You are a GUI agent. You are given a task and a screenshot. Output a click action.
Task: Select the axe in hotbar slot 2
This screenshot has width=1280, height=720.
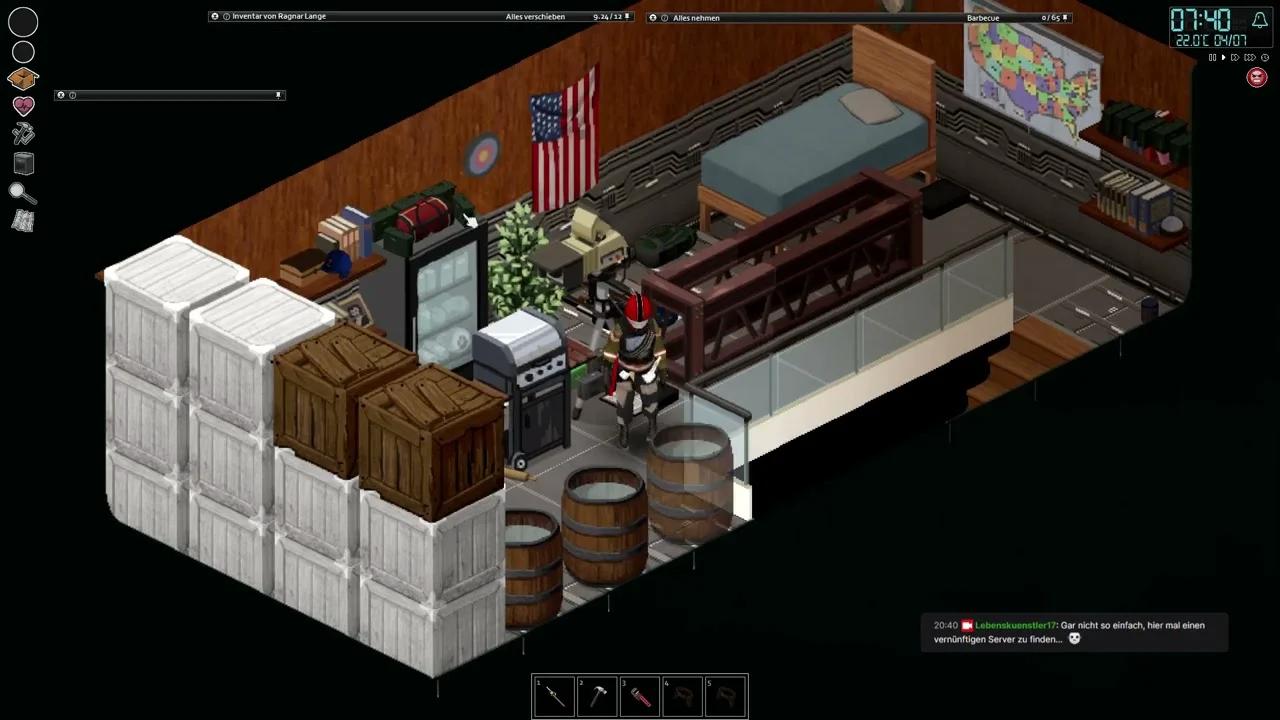(x=597, y=696)
